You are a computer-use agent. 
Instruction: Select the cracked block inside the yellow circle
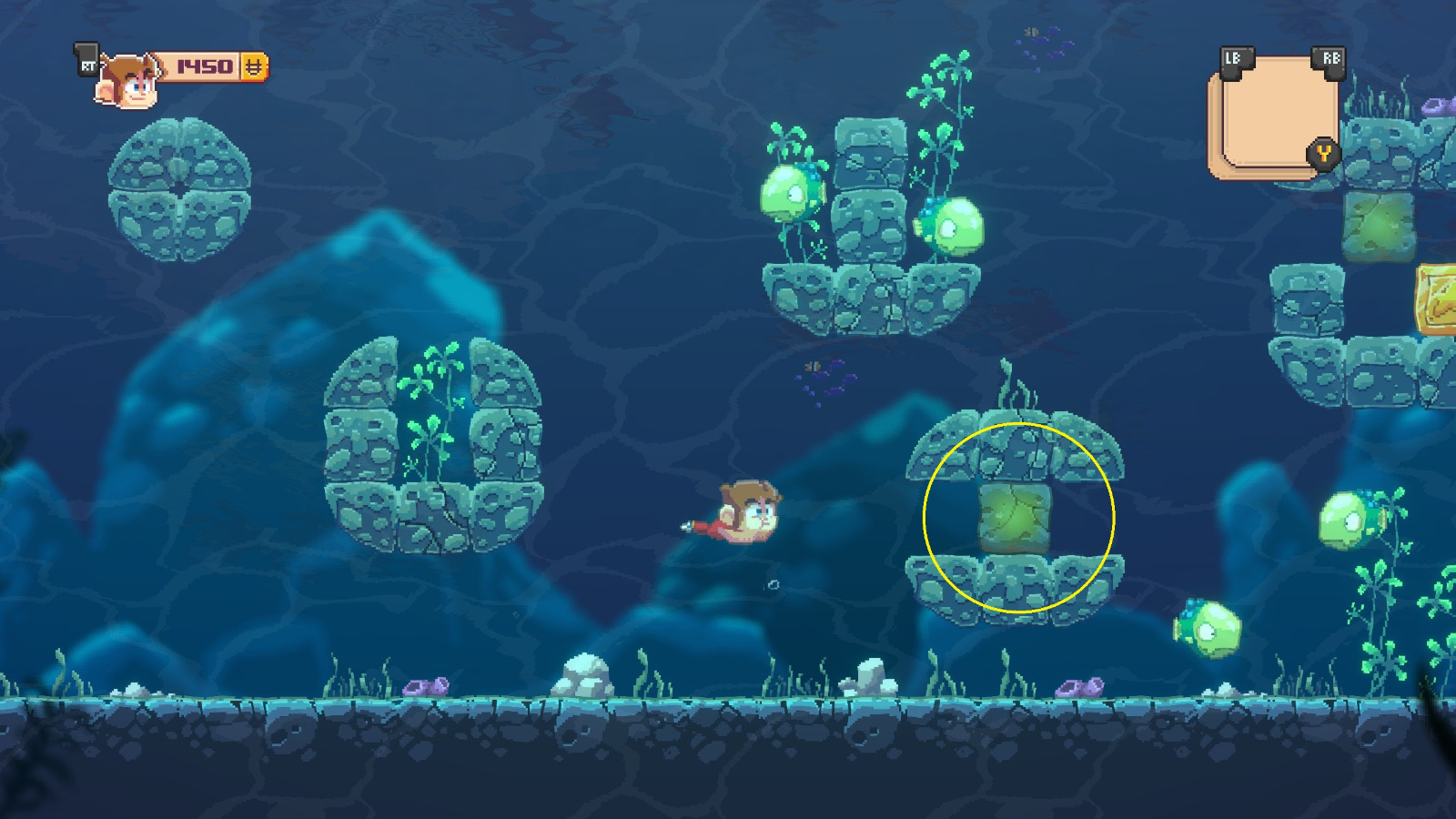point(1015,521)
